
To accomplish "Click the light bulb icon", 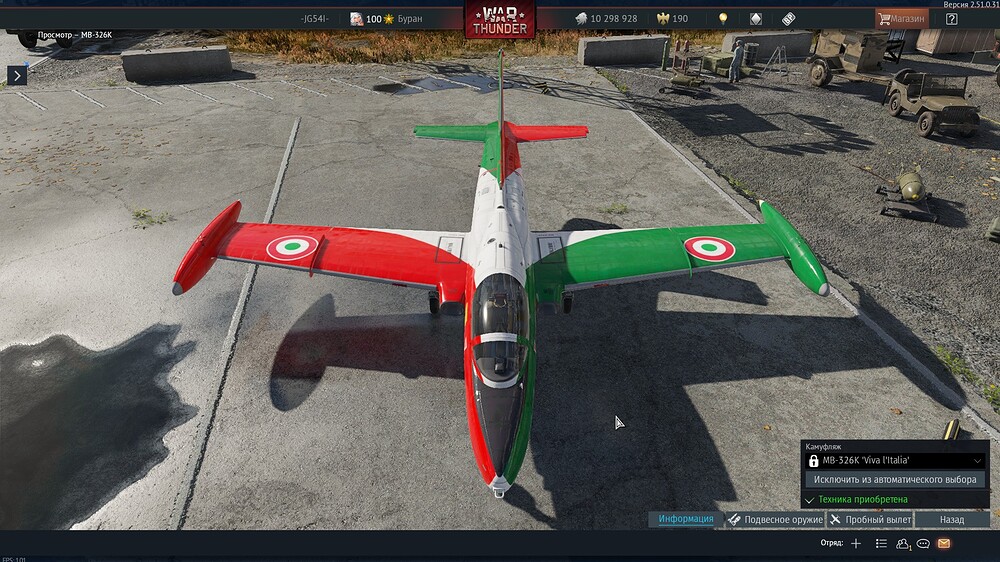I will click(x=723, y=19).
